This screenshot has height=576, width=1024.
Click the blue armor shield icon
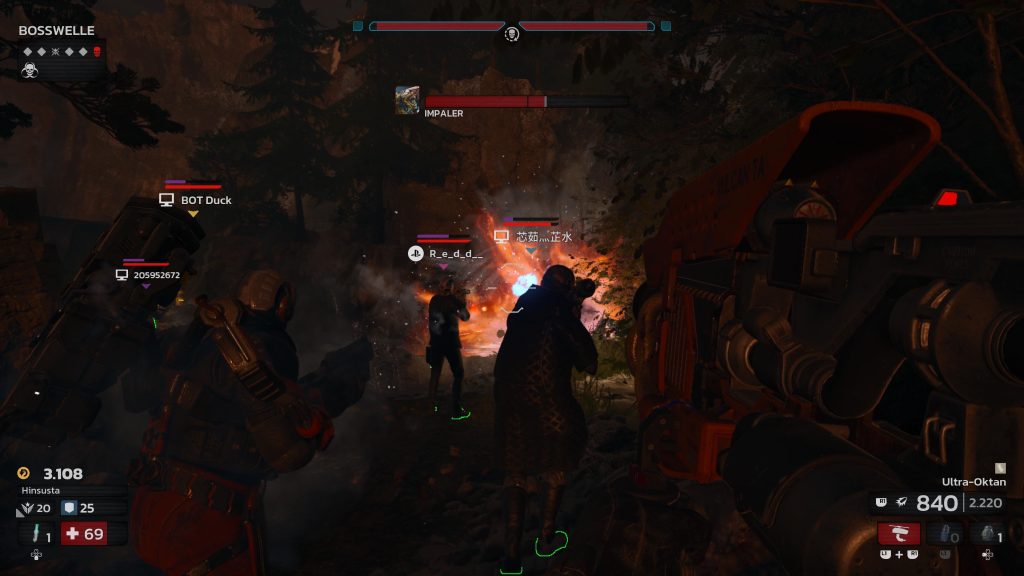[68, 508]
